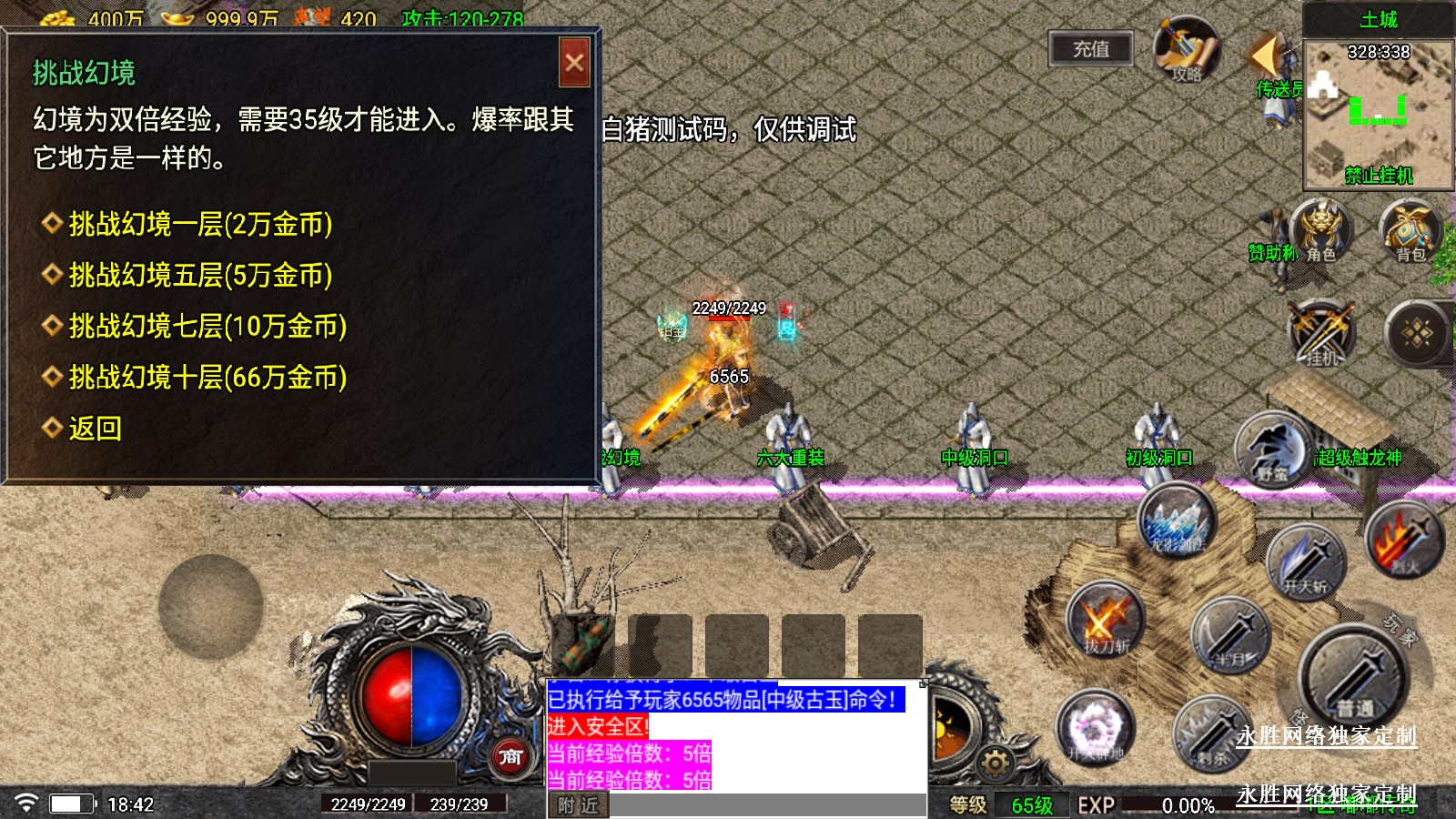Image resolution: width=1456 pixels, height=819 pixels.
Task: Open the 攻略 guide scroll icon
Action: pos(1187,50)
